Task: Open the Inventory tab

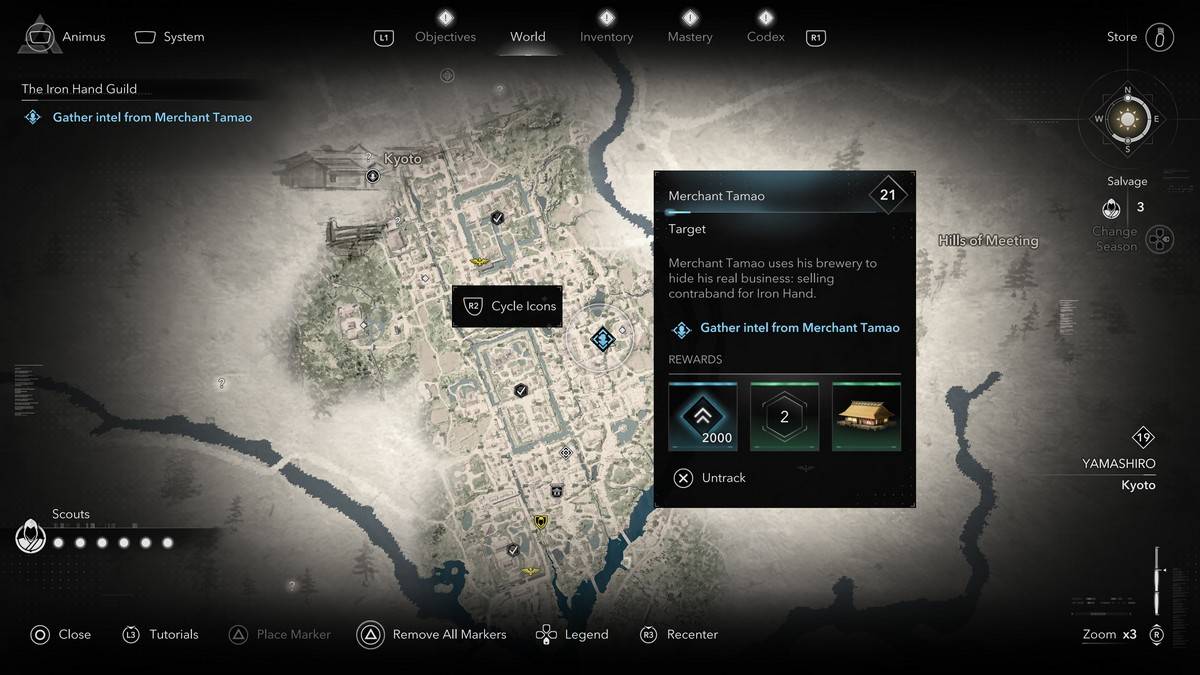Action: [606, 37]
